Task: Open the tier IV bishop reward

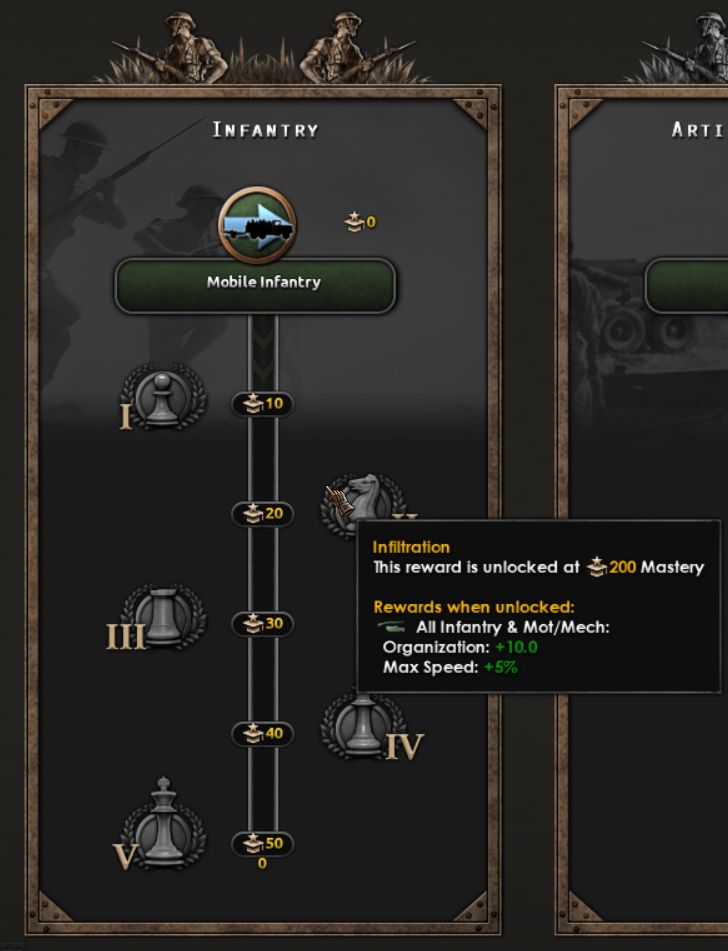Action: click(361, 727)
